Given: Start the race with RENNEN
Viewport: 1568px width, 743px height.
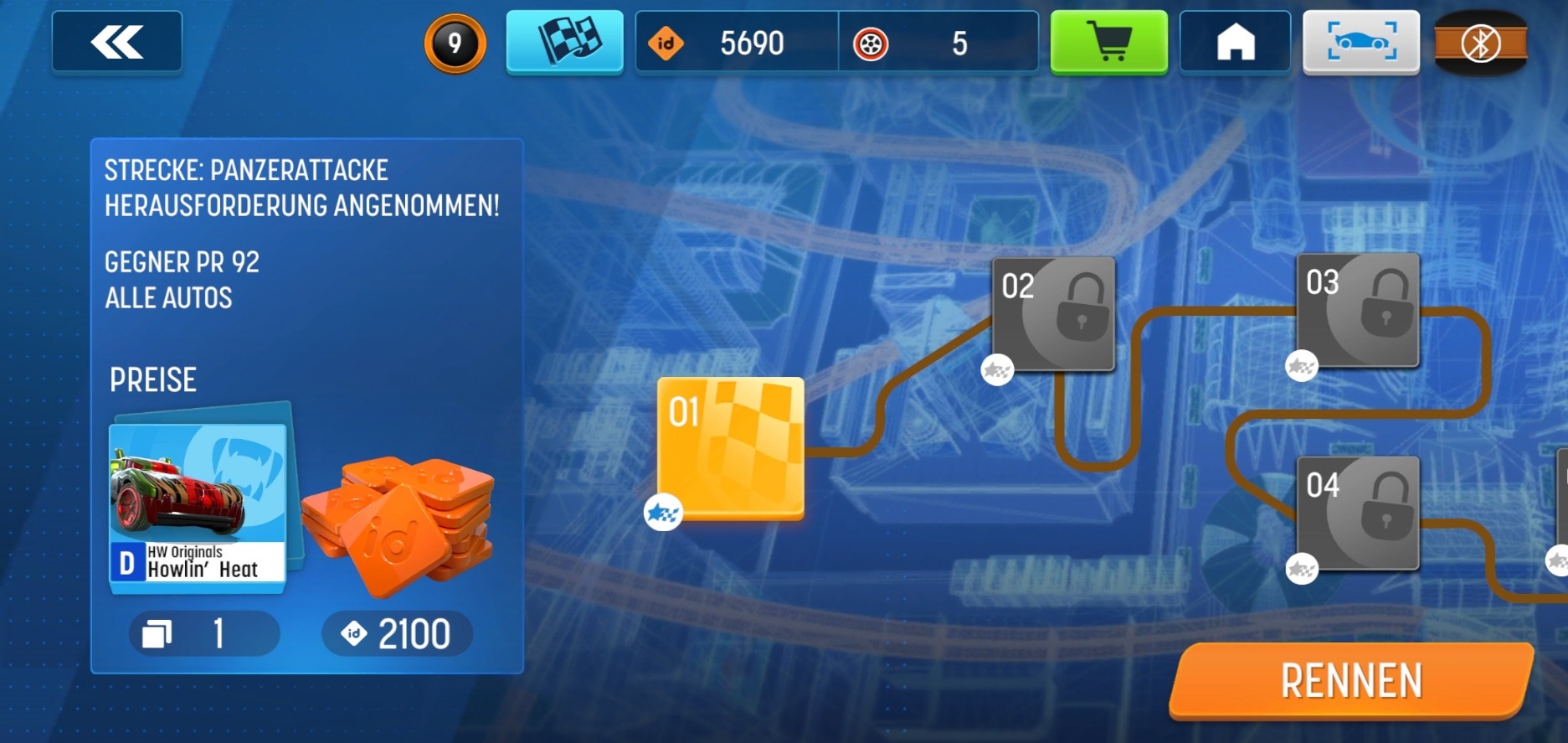Looking at the screenshot, I should [1351, 680].
